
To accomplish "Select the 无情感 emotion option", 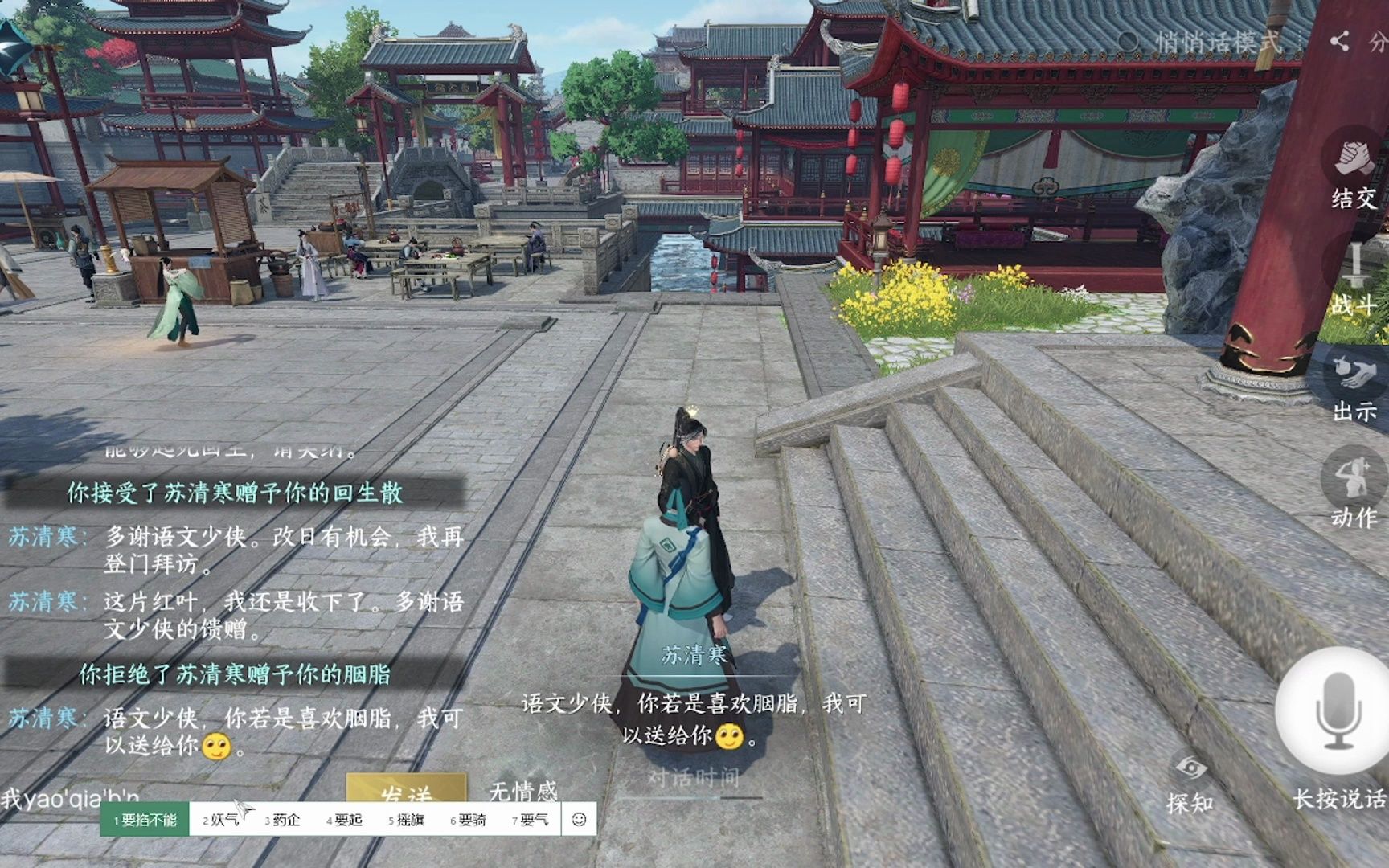I will (x=522, y=792).
